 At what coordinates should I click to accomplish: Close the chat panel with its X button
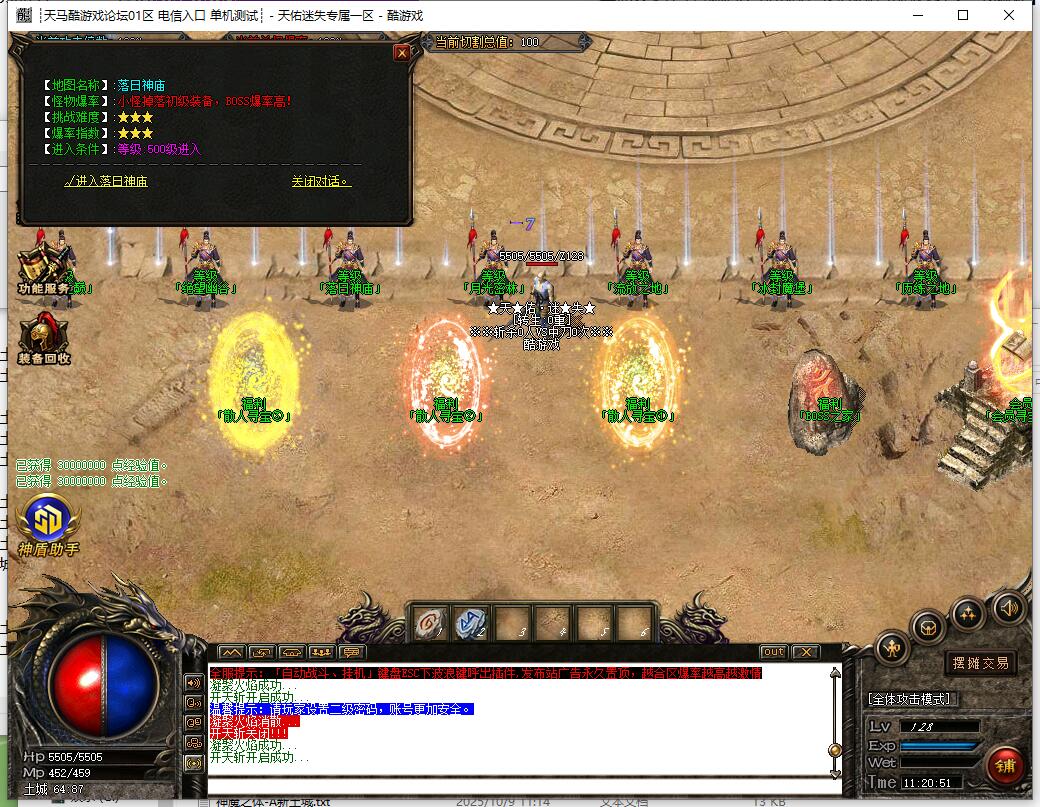[x=806, y=653]
